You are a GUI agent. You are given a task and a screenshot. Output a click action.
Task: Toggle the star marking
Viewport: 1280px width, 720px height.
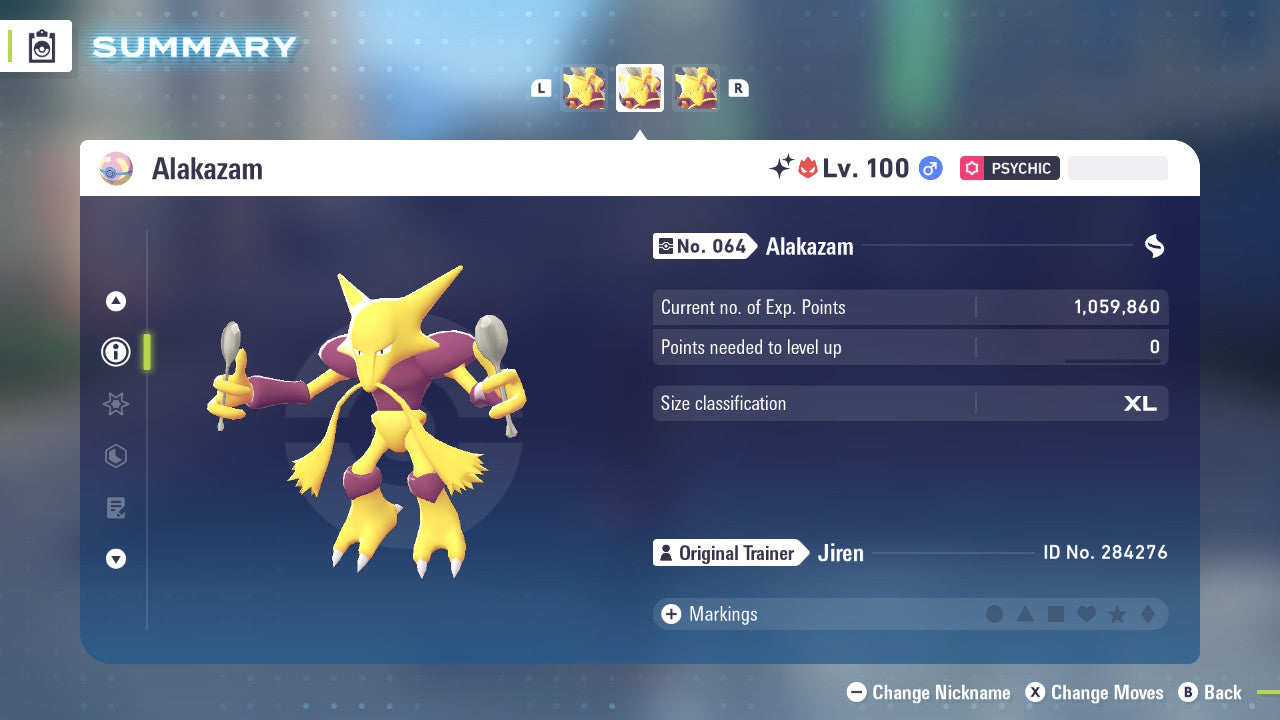pos(1116,614)
